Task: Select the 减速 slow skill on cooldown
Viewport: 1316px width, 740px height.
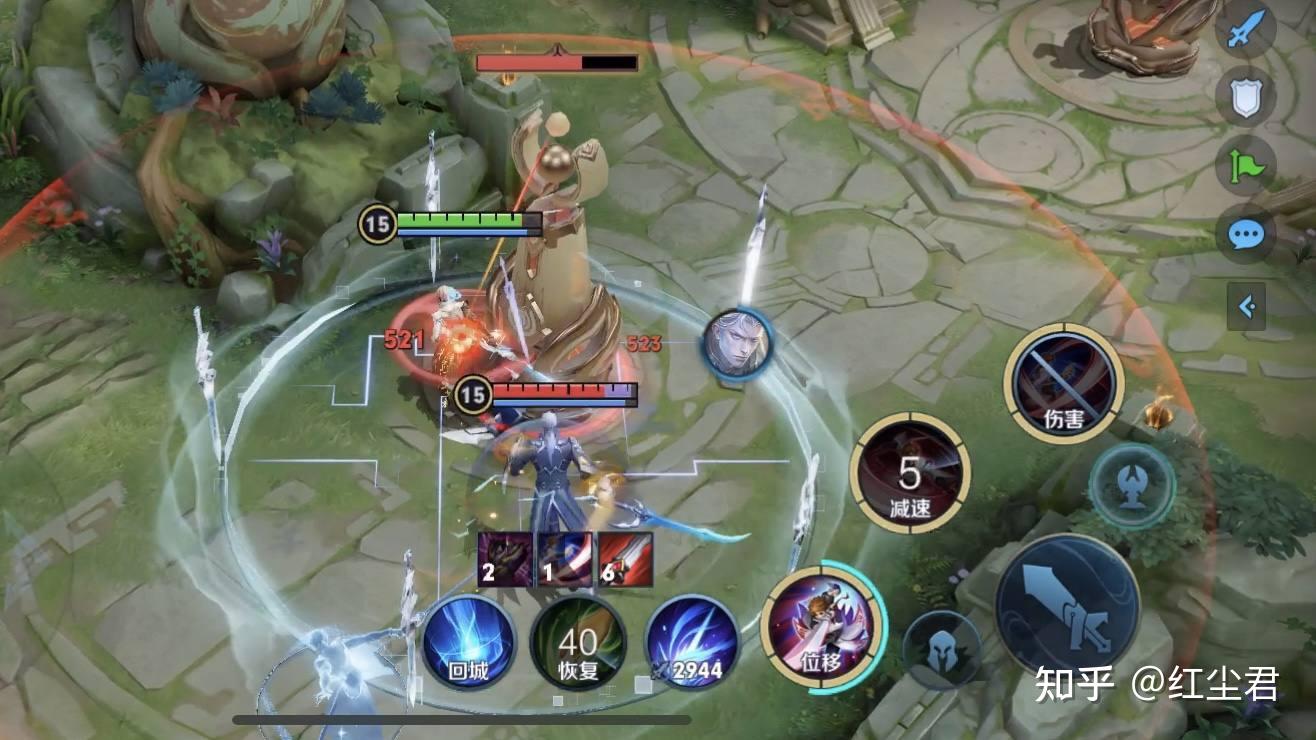Action: point(910,473)
